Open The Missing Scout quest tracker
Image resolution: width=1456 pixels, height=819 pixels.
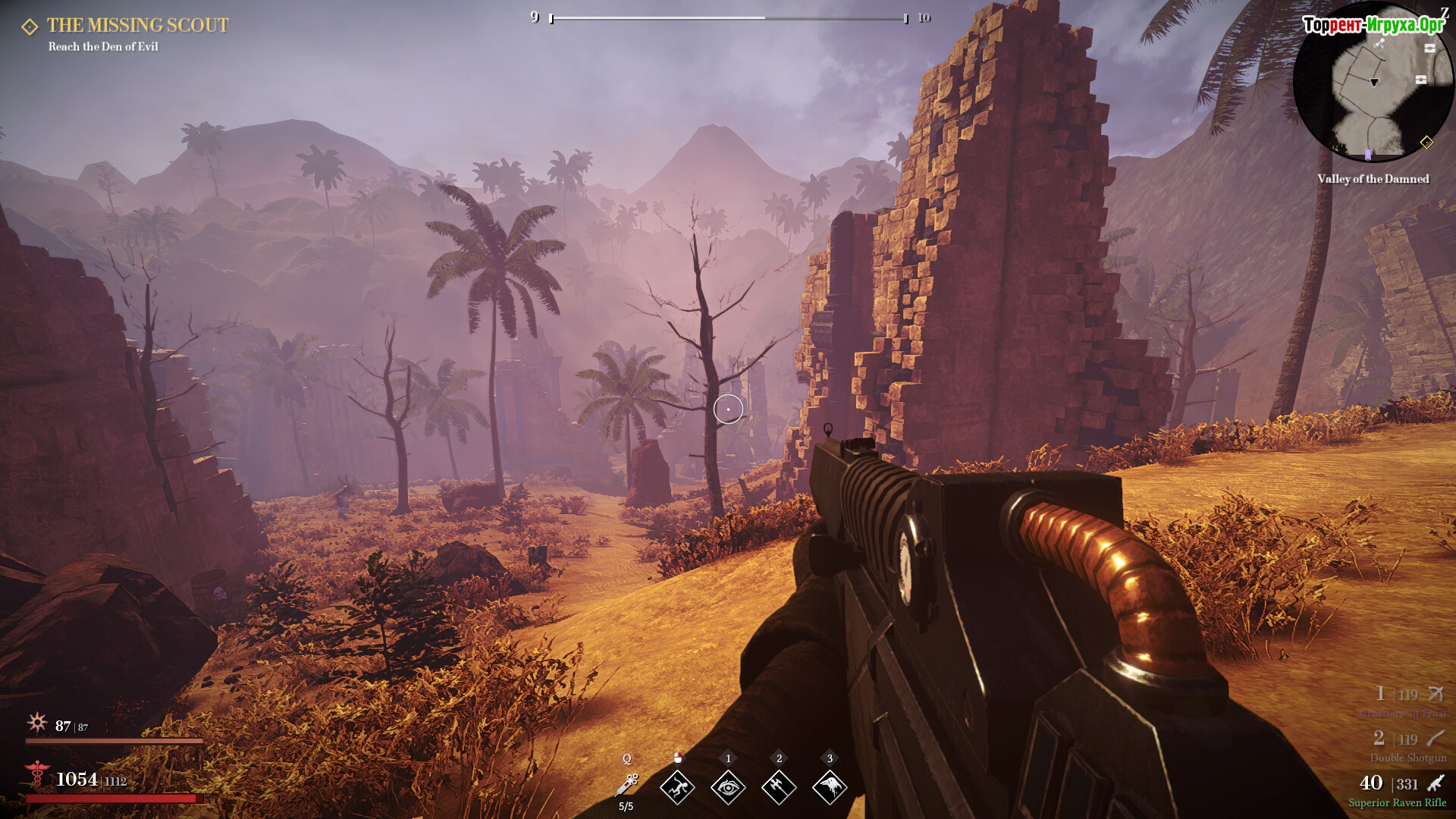point(137,26)
